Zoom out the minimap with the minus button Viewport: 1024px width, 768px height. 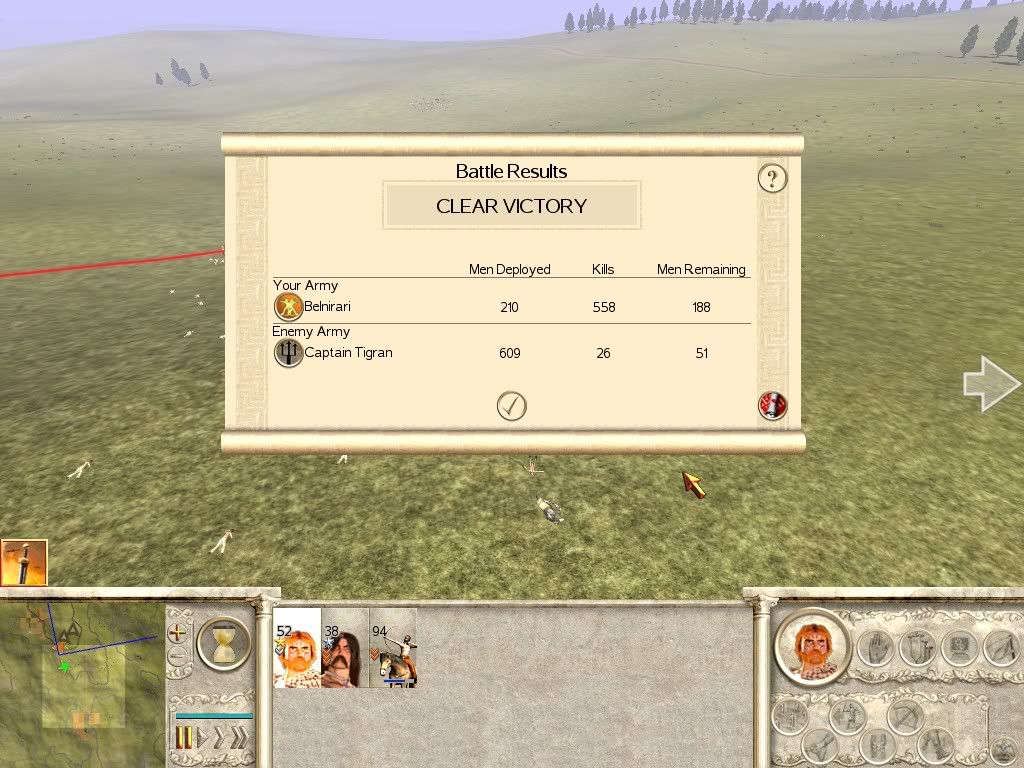[178, 658]
